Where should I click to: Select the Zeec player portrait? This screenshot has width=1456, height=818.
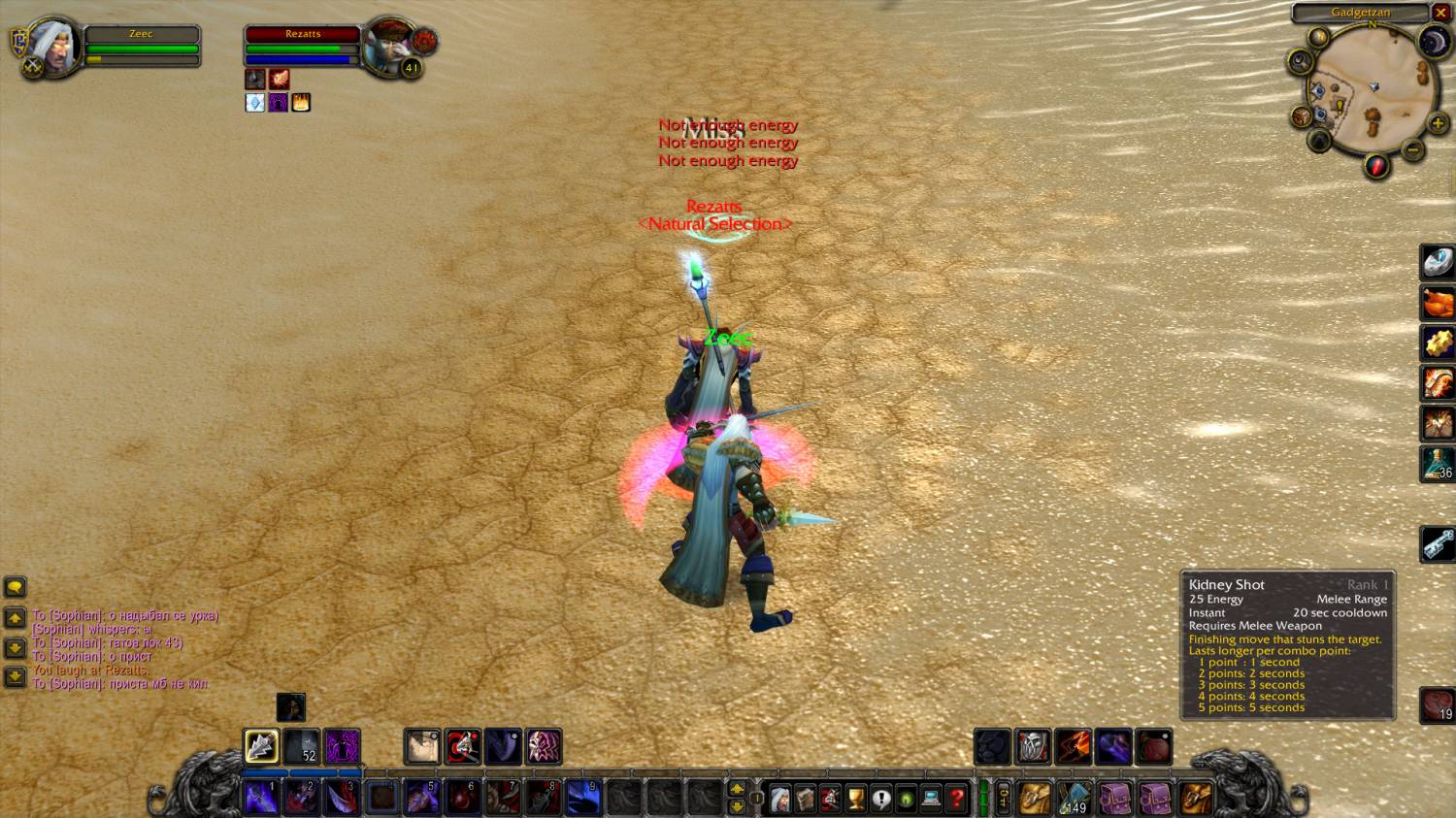pyautogui.click(x=54, y=46)
